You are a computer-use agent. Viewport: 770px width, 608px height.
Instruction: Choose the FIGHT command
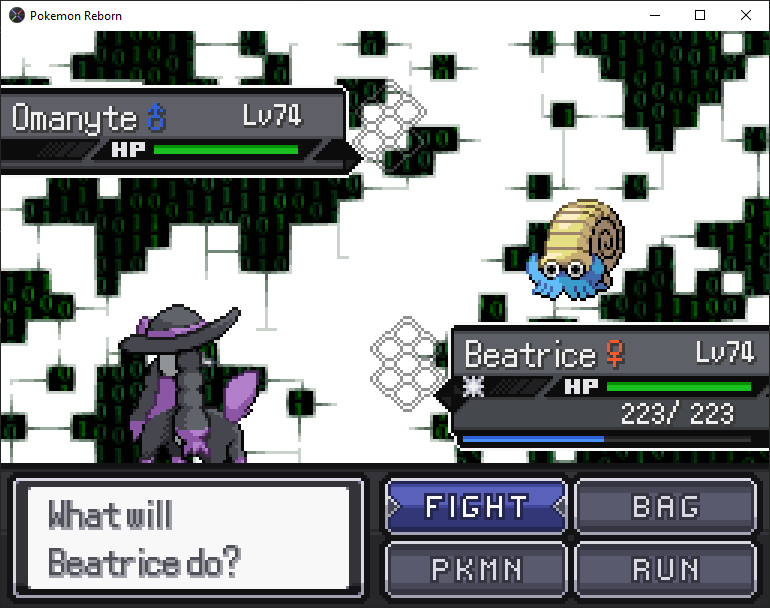click(x=475, y=507)
